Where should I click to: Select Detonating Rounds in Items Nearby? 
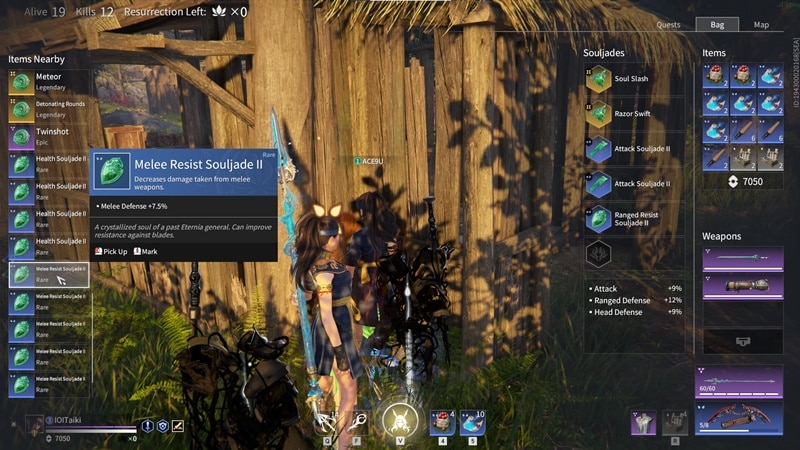49,110
